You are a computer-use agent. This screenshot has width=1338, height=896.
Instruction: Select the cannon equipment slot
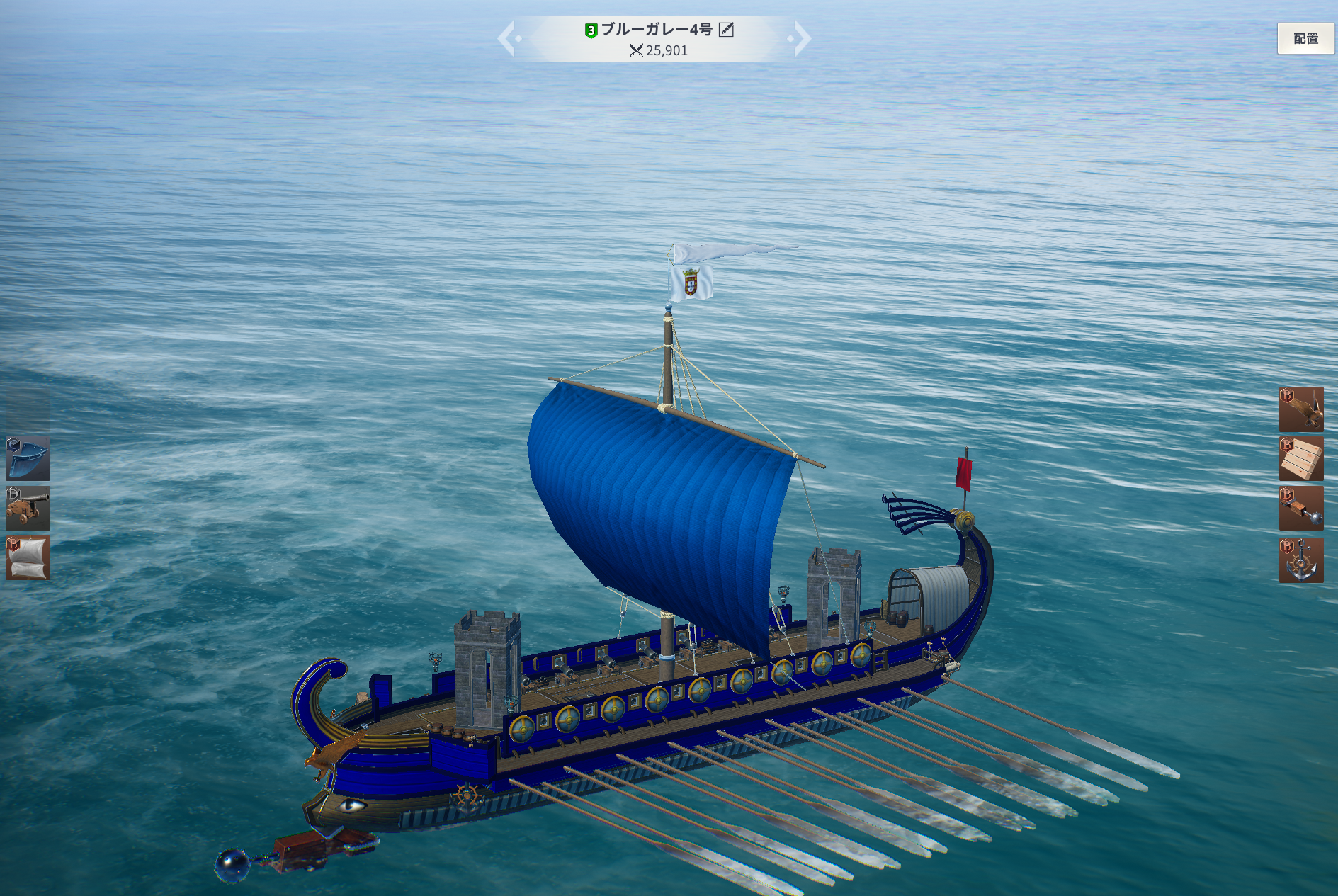tap(28, 508)
